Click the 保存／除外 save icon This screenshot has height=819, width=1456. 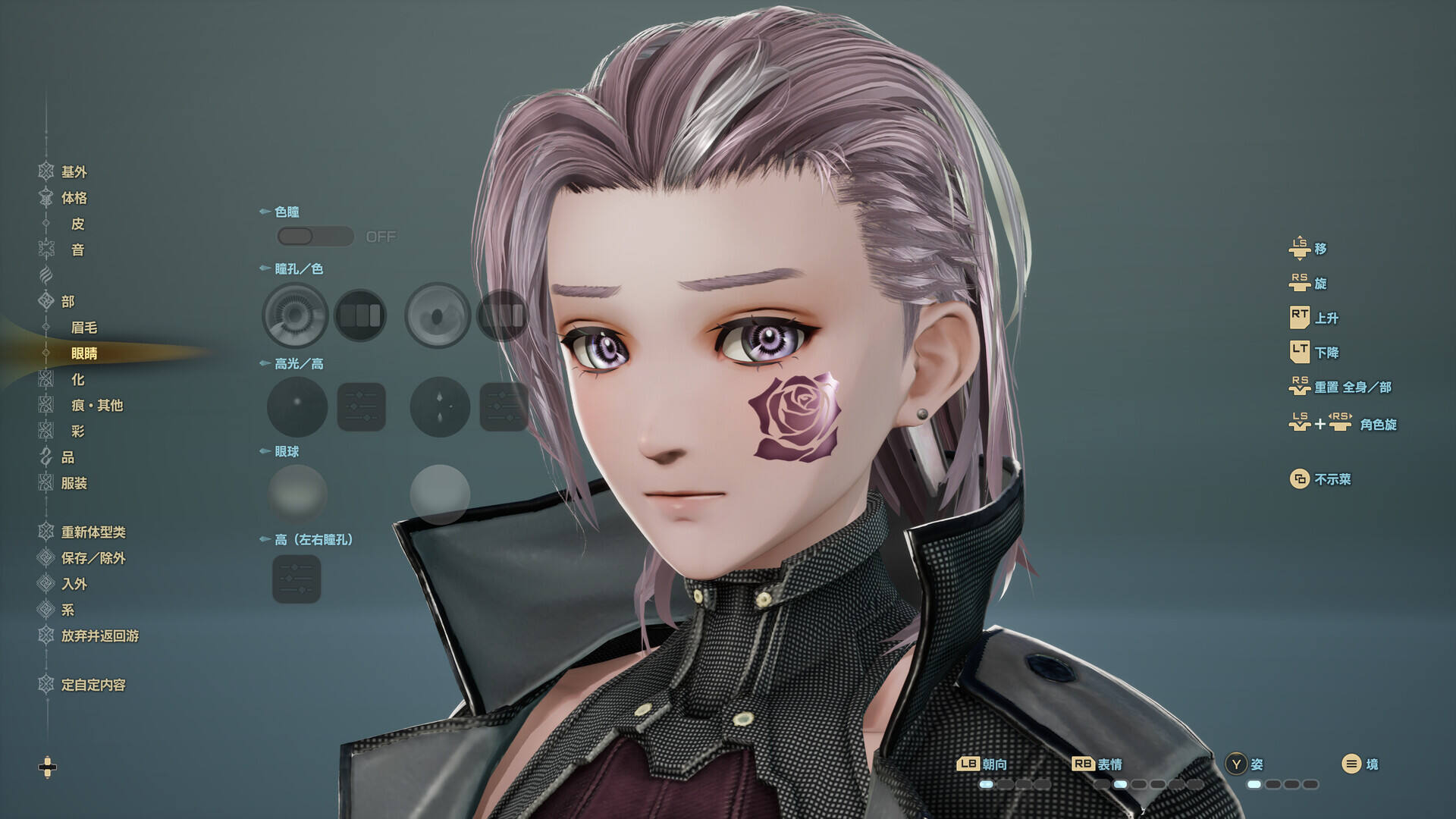click(44, 559)
